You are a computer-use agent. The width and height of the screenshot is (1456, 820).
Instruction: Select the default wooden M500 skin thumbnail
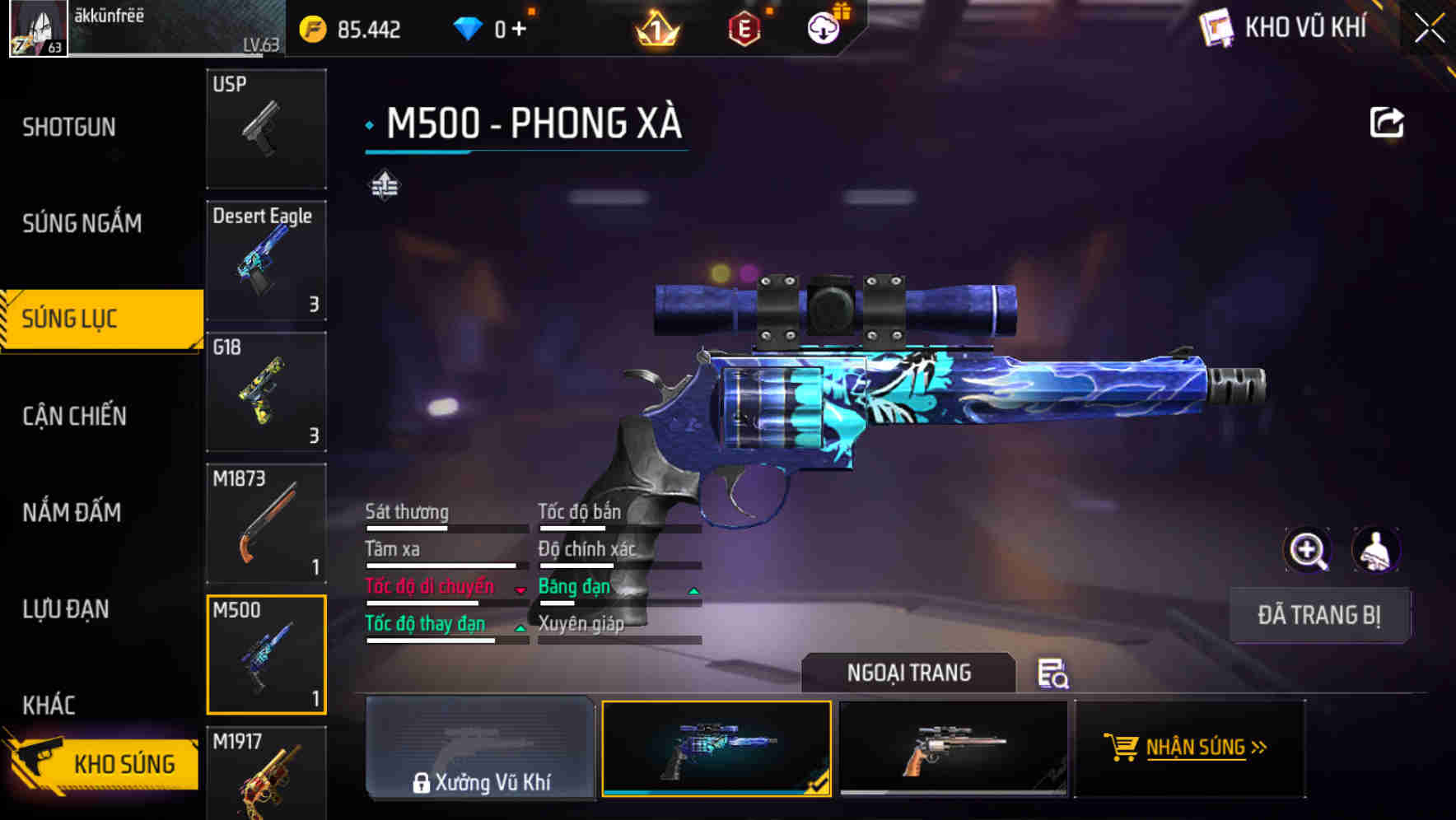tap(955, 749)
